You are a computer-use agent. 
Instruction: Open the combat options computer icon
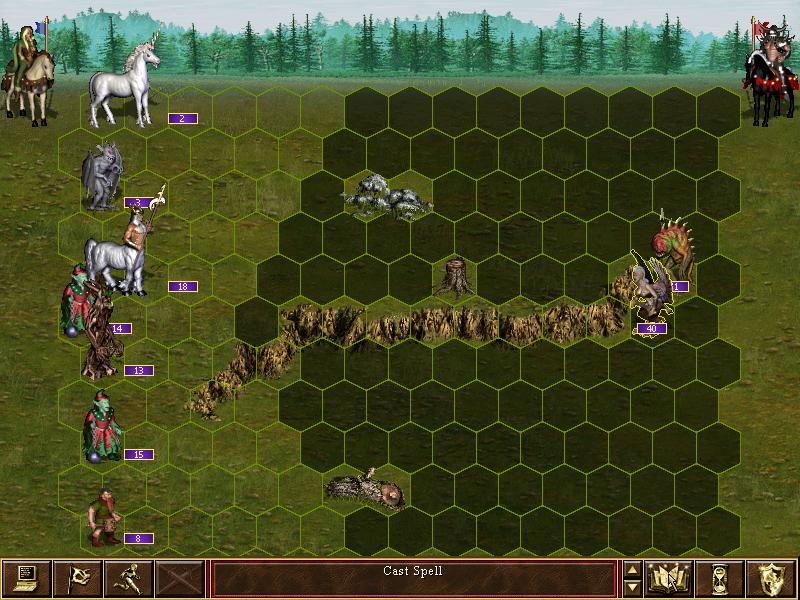[26, 578]
